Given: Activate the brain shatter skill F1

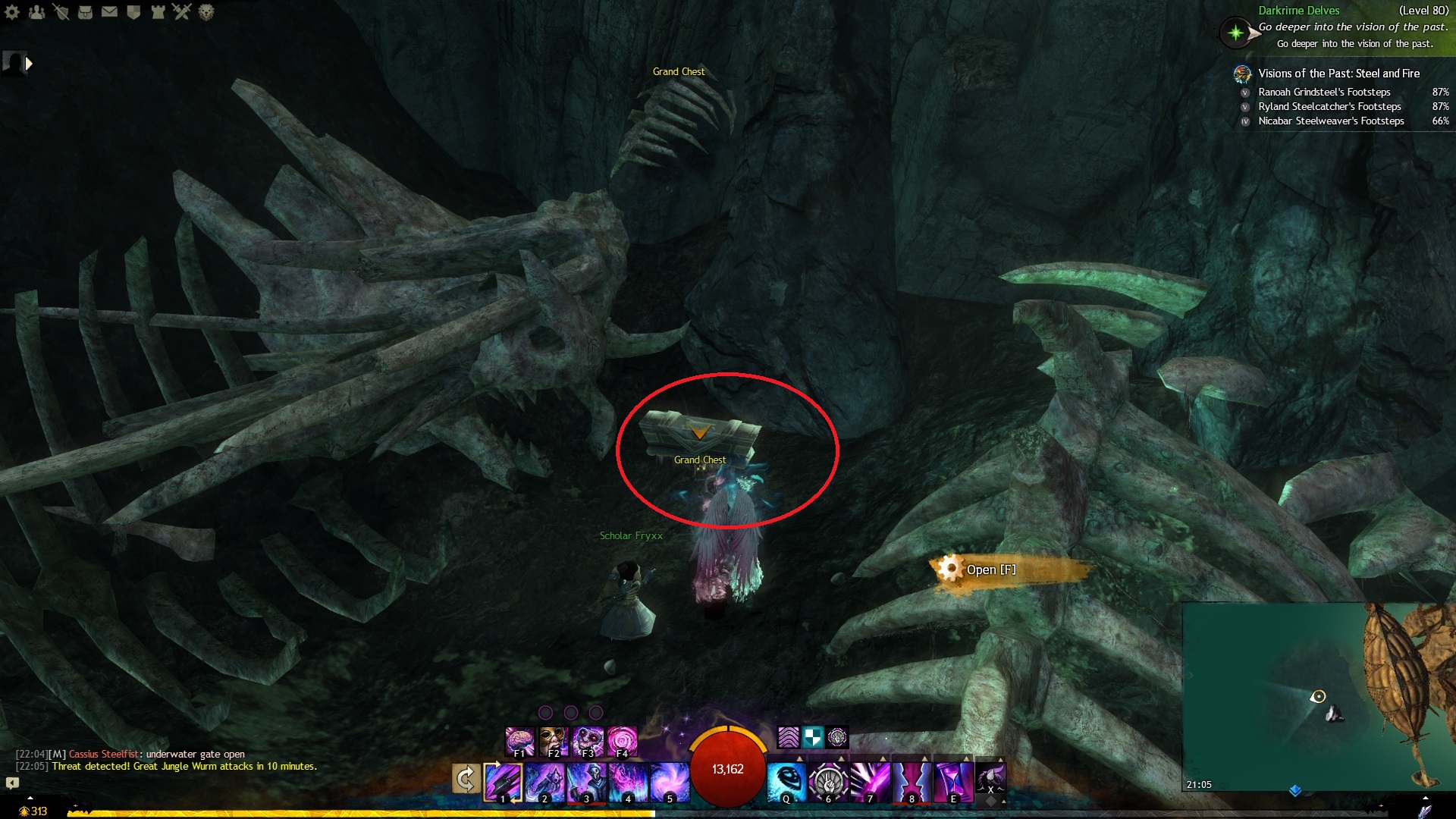Looking at the screenshot, I should point(520,741).
